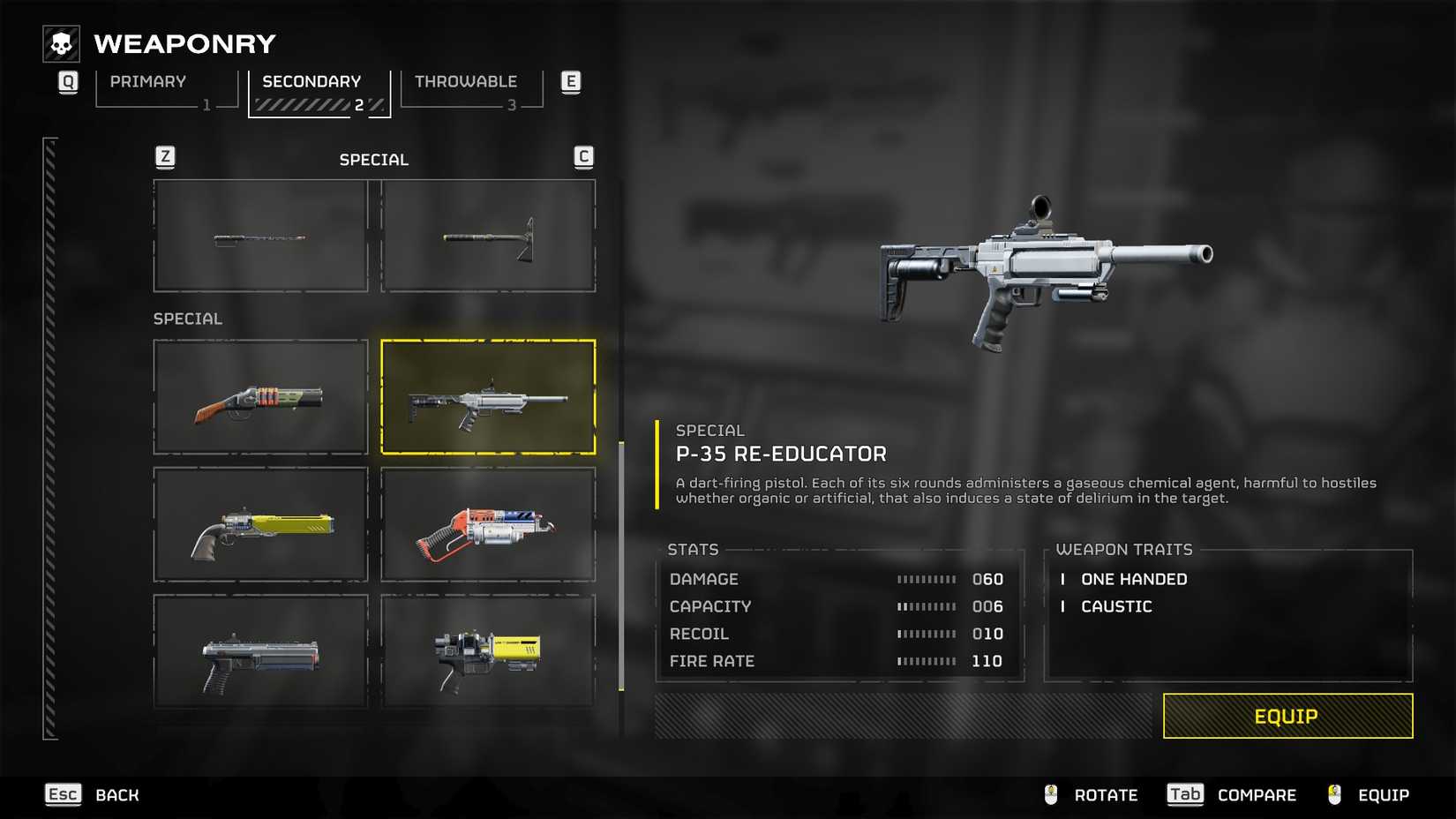Screen dimensions: 1456x819
Task: Select the suppressed pistol in the top row
Action: (260, 235)
